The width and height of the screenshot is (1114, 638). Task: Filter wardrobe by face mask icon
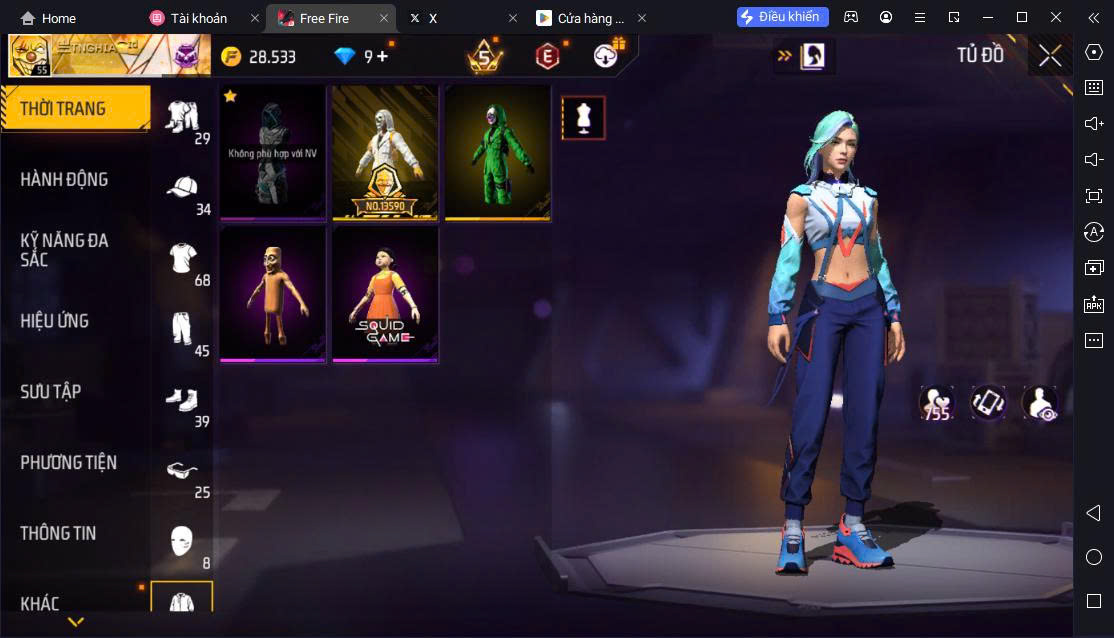181,541
